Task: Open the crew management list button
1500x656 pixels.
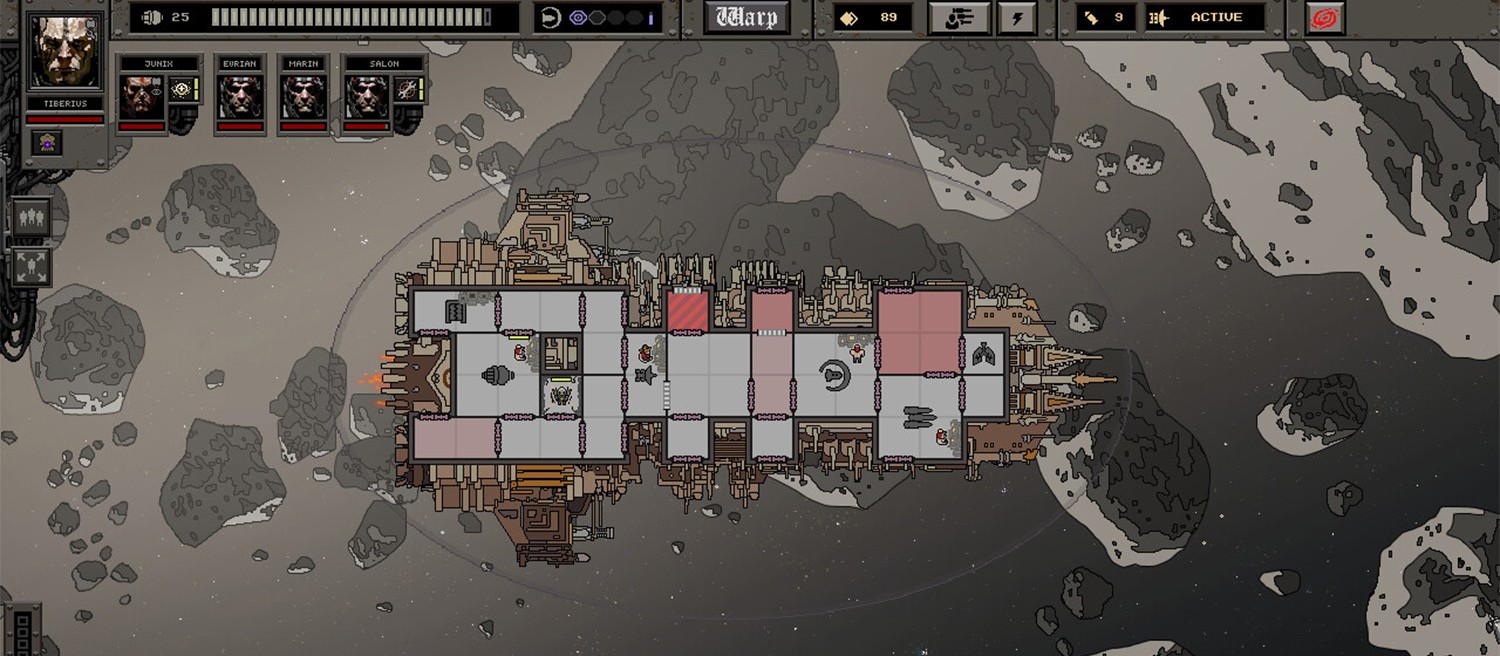Action: 959,17
